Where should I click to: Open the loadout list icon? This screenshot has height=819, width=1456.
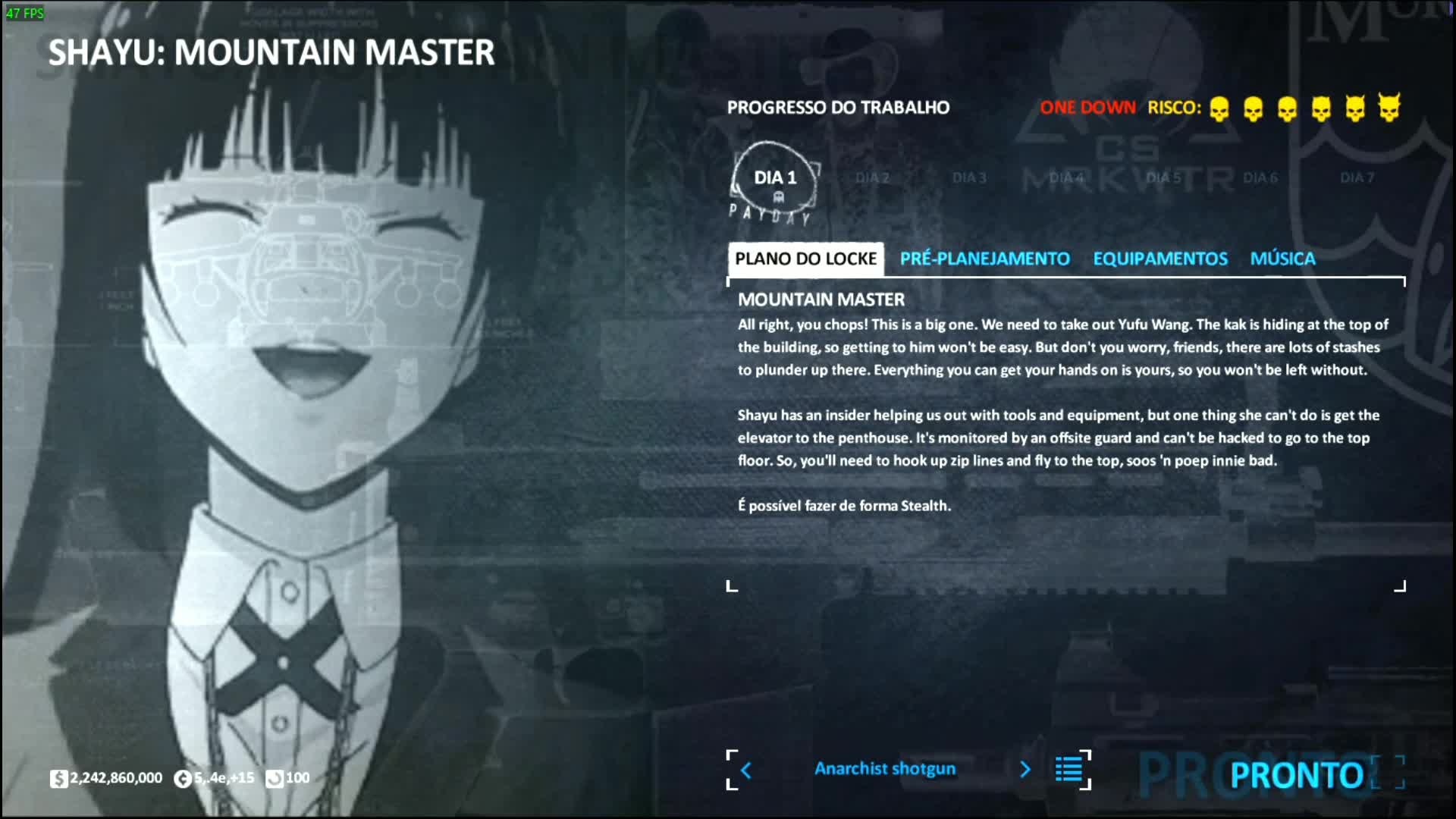click(x=1069, y=770)
